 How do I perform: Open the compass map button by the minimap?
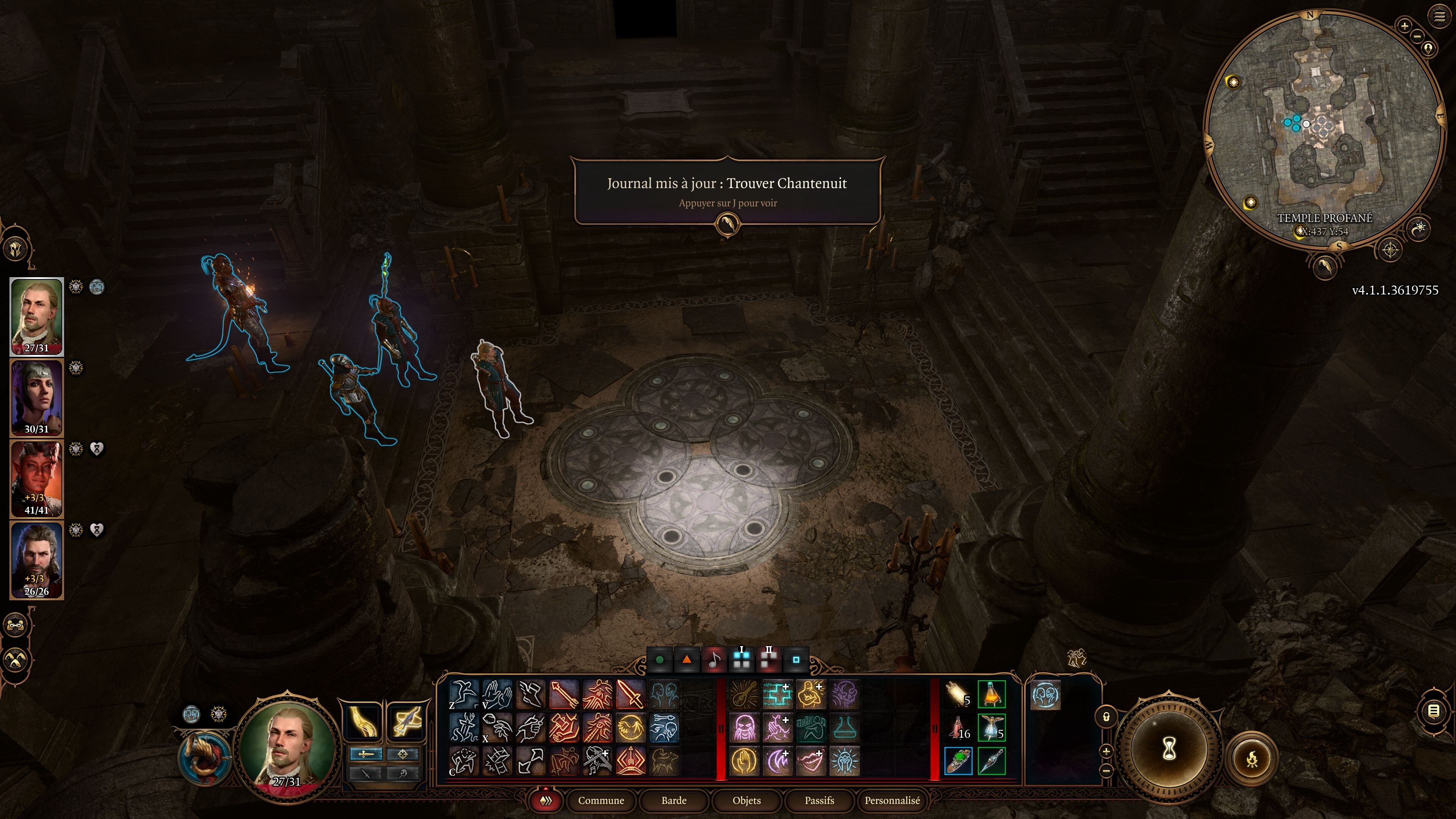coord(1390,249)
